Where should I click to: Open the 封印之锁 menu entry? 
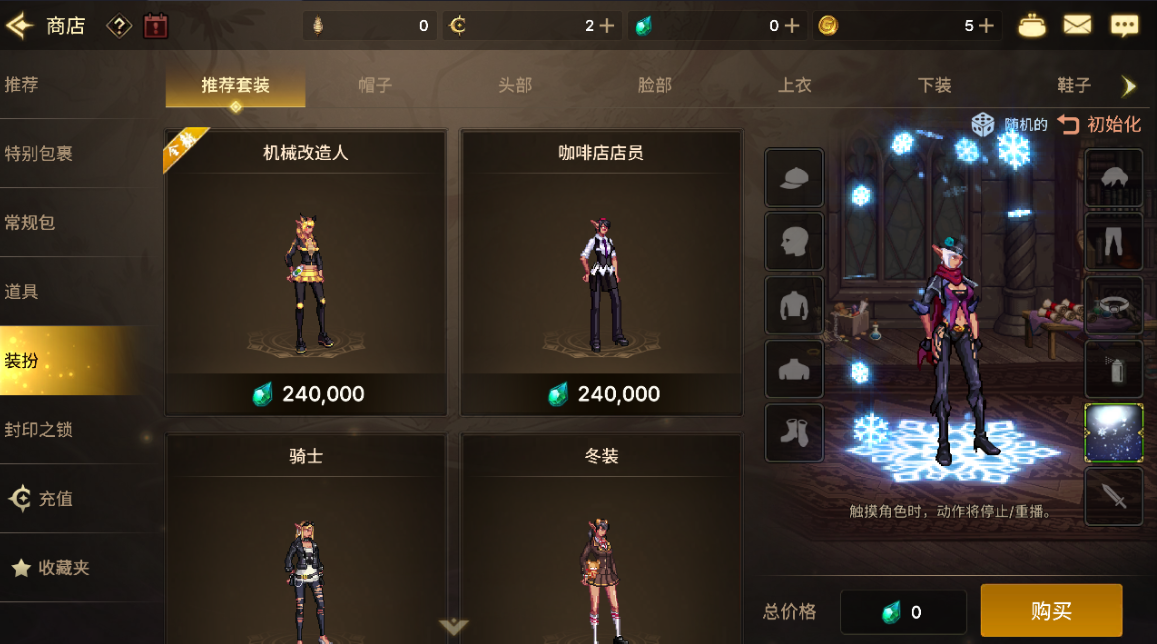point(38,429)
